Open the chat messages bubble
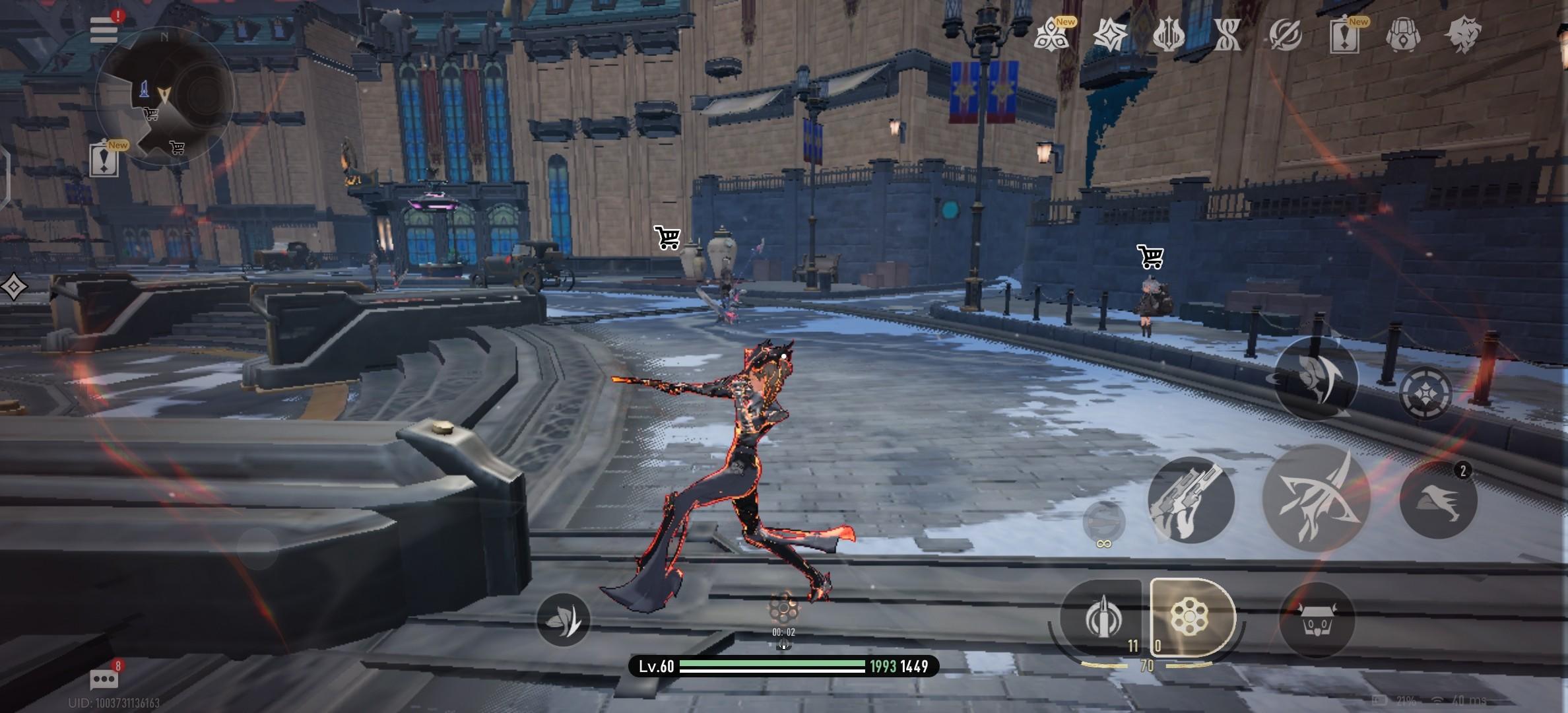This screenshot has width=1568, height=713. click(104, 679)
